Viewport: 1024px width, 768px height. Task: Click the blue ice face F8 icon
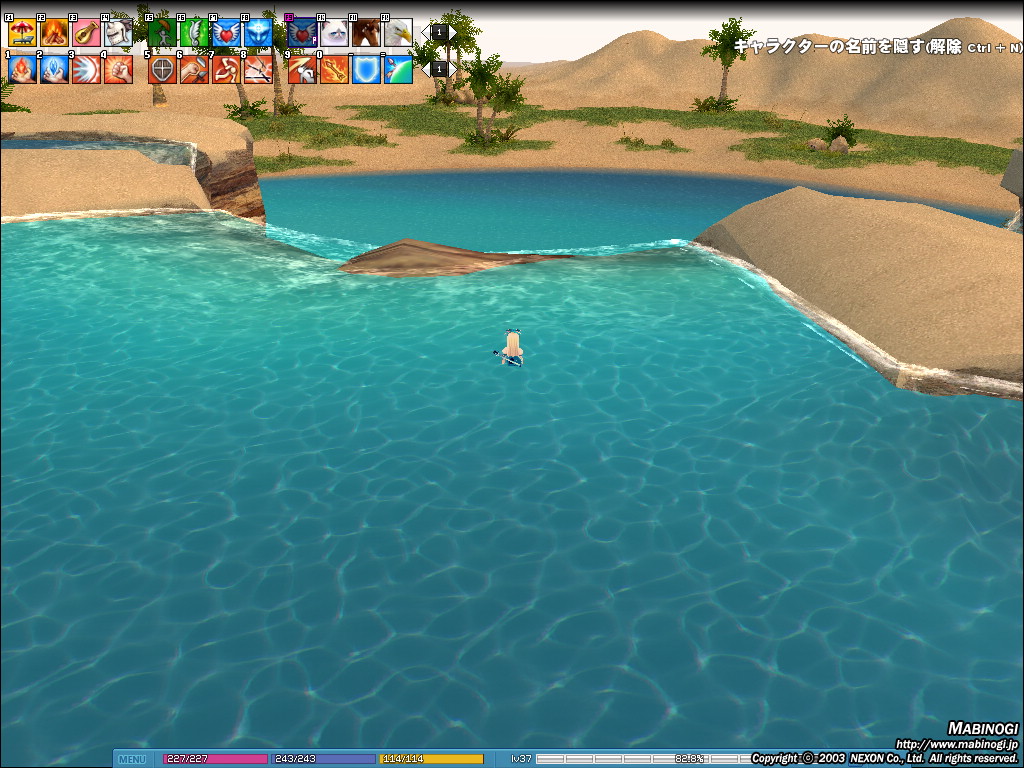tap(258, 33)
